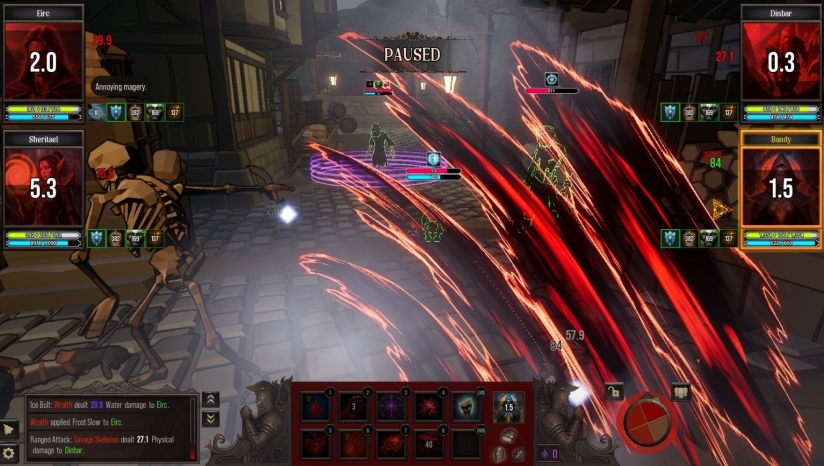
Task: Click the purple resource counter showing 0
Action: click(549, 453)
